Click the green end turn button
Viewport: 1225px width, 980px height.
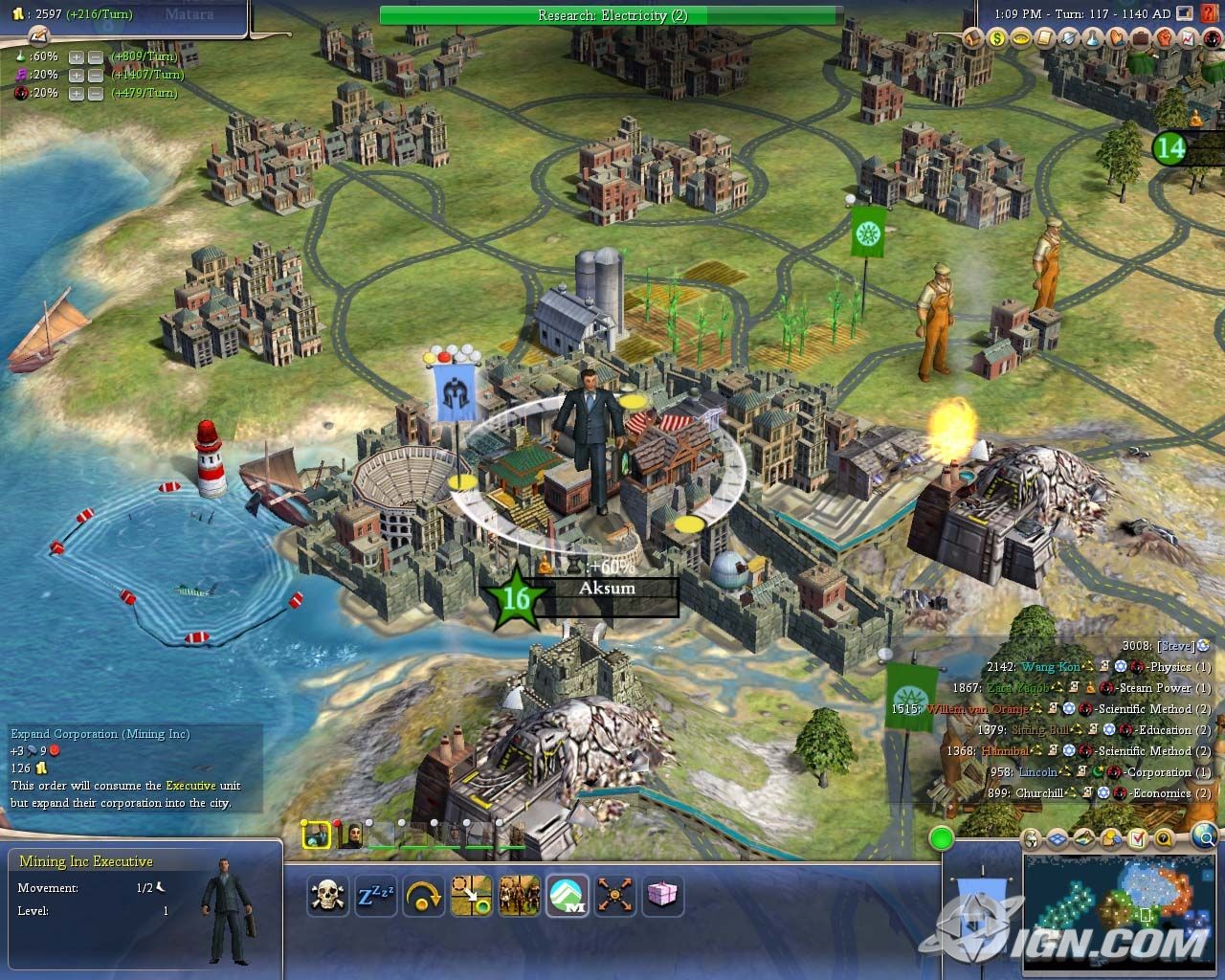tap(942, 839)
